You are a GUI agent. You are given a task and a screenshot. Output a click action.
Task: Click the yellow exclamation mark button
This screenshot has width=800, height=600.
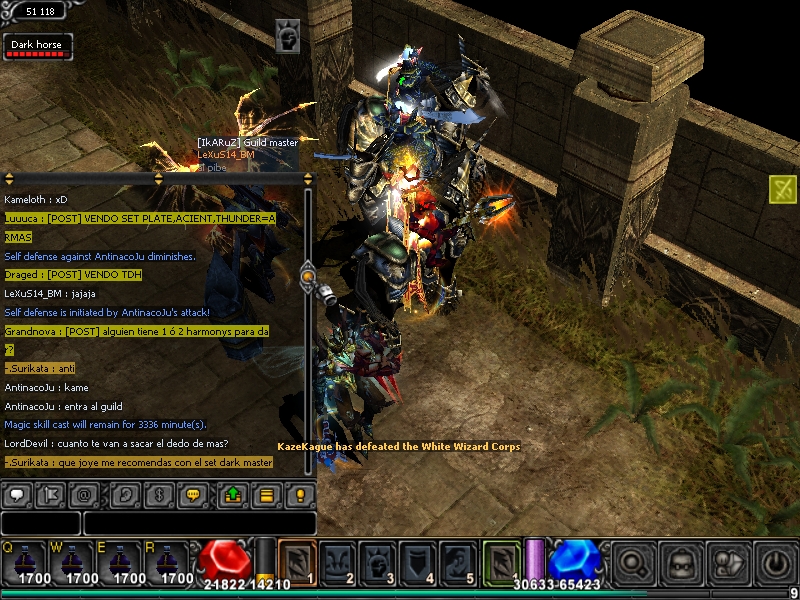click(300, 495)
